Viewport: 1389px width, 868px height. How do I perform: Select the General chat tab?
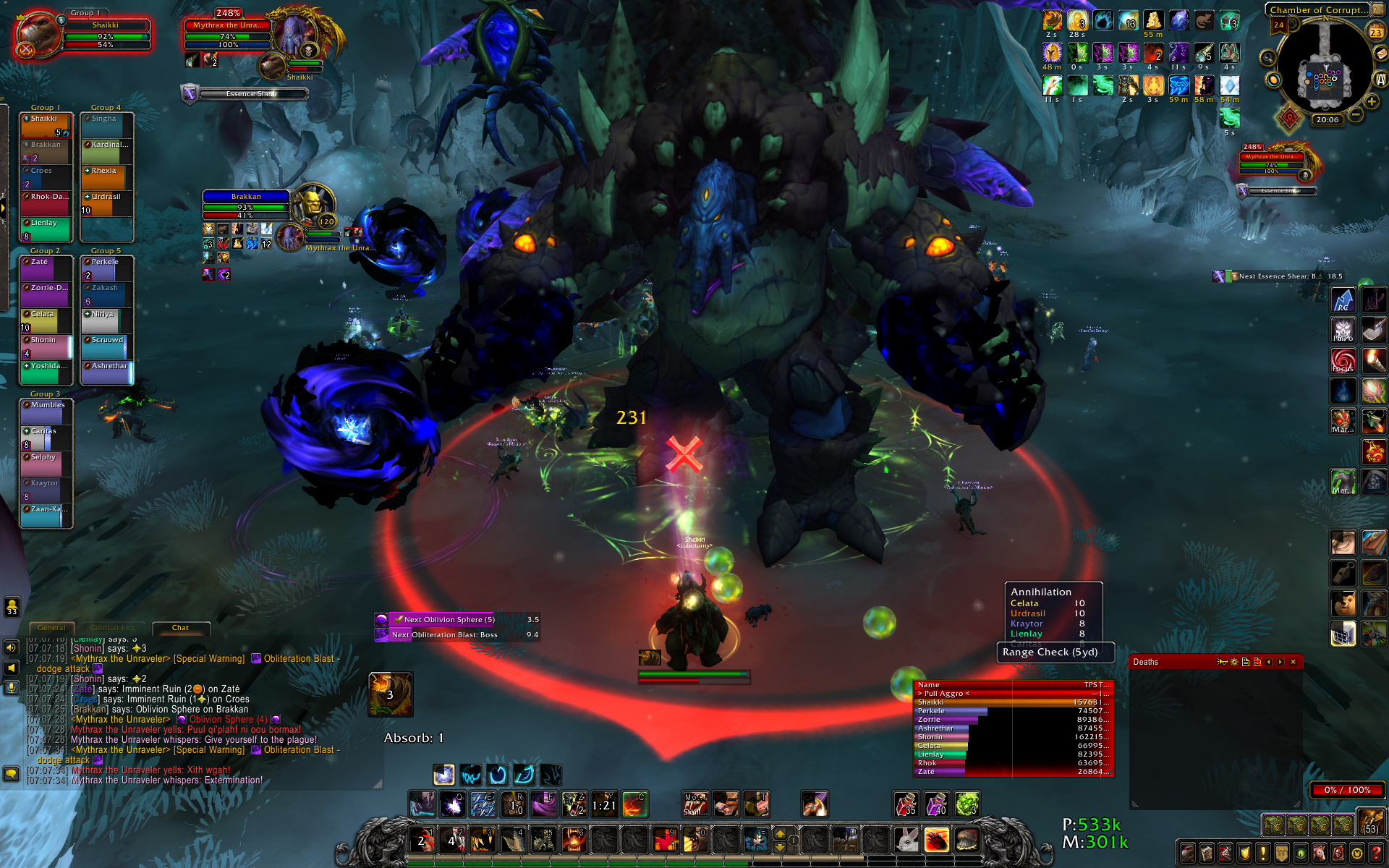click(x=52, y=628)
